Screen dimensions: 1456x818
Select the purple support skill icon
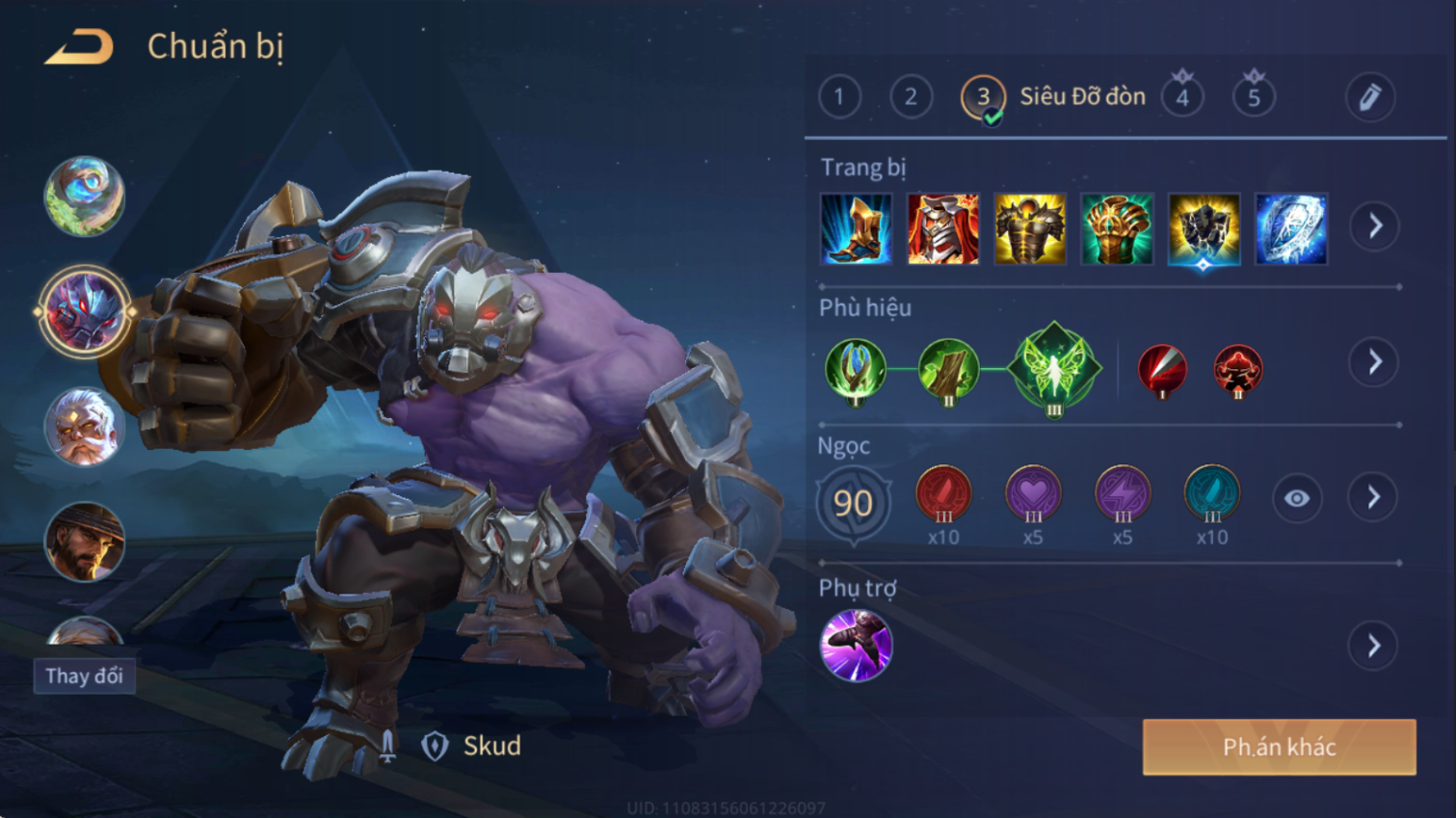(x=856, y=646)
